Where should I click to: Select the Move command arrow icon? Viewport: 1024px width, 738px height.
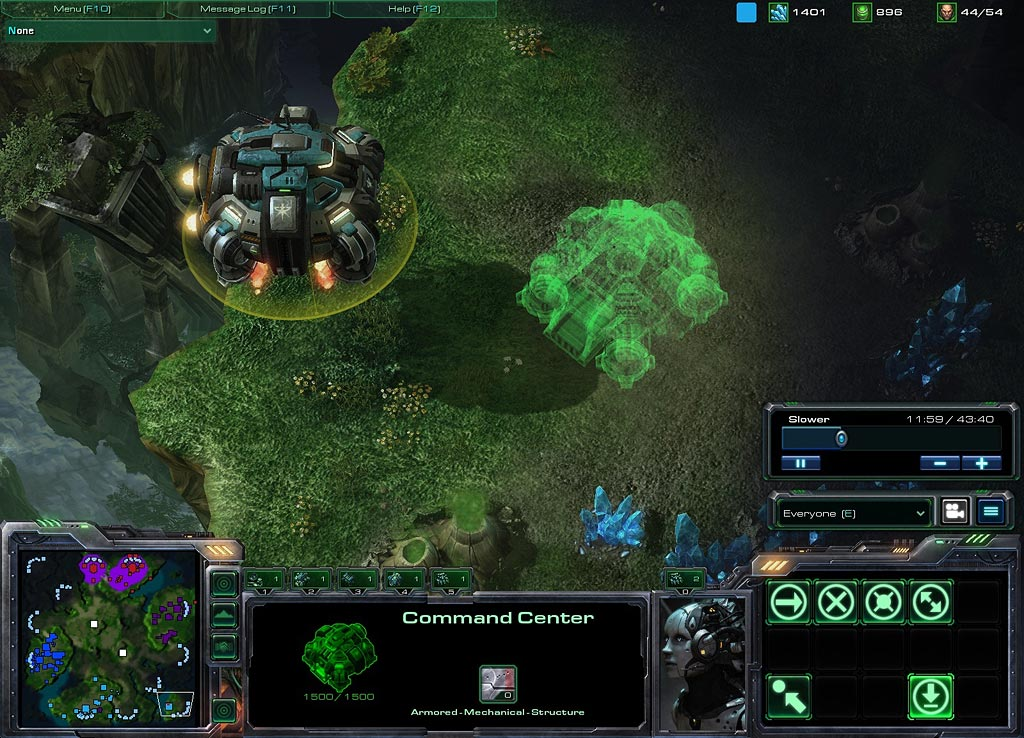789,602
